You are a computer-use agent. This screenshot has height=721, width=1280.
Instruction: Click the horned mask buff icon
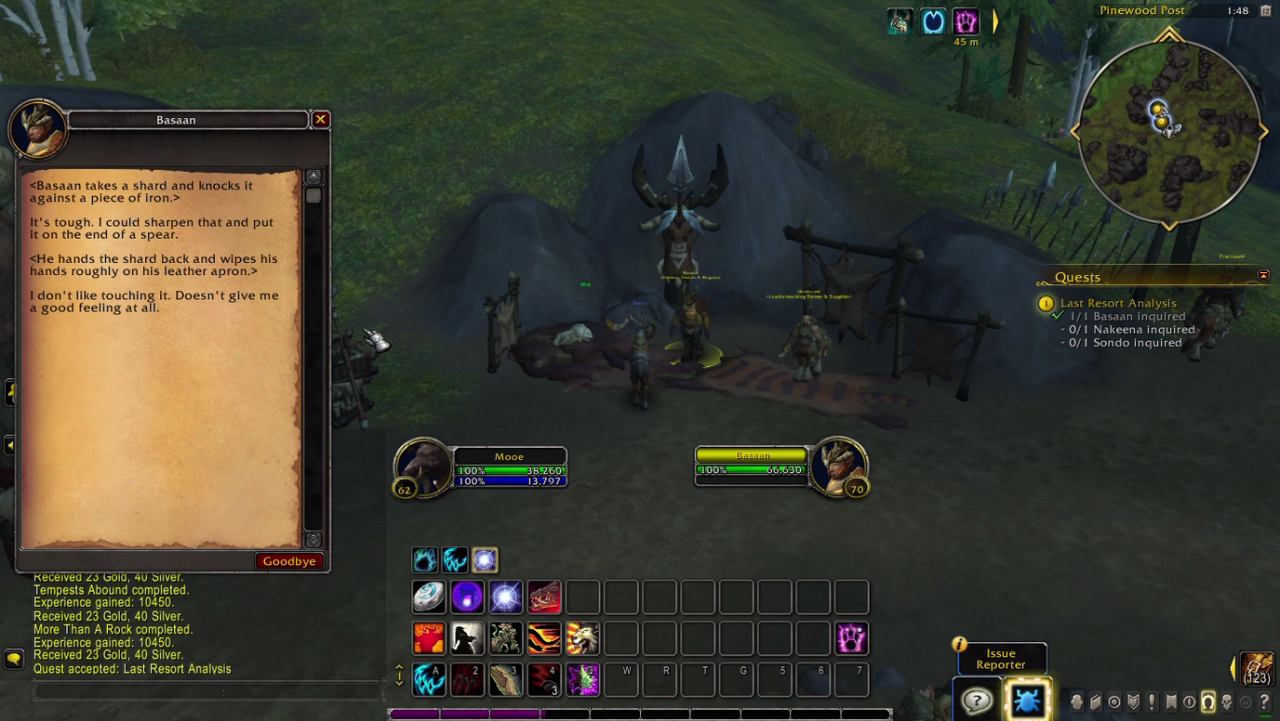[901, 21]
